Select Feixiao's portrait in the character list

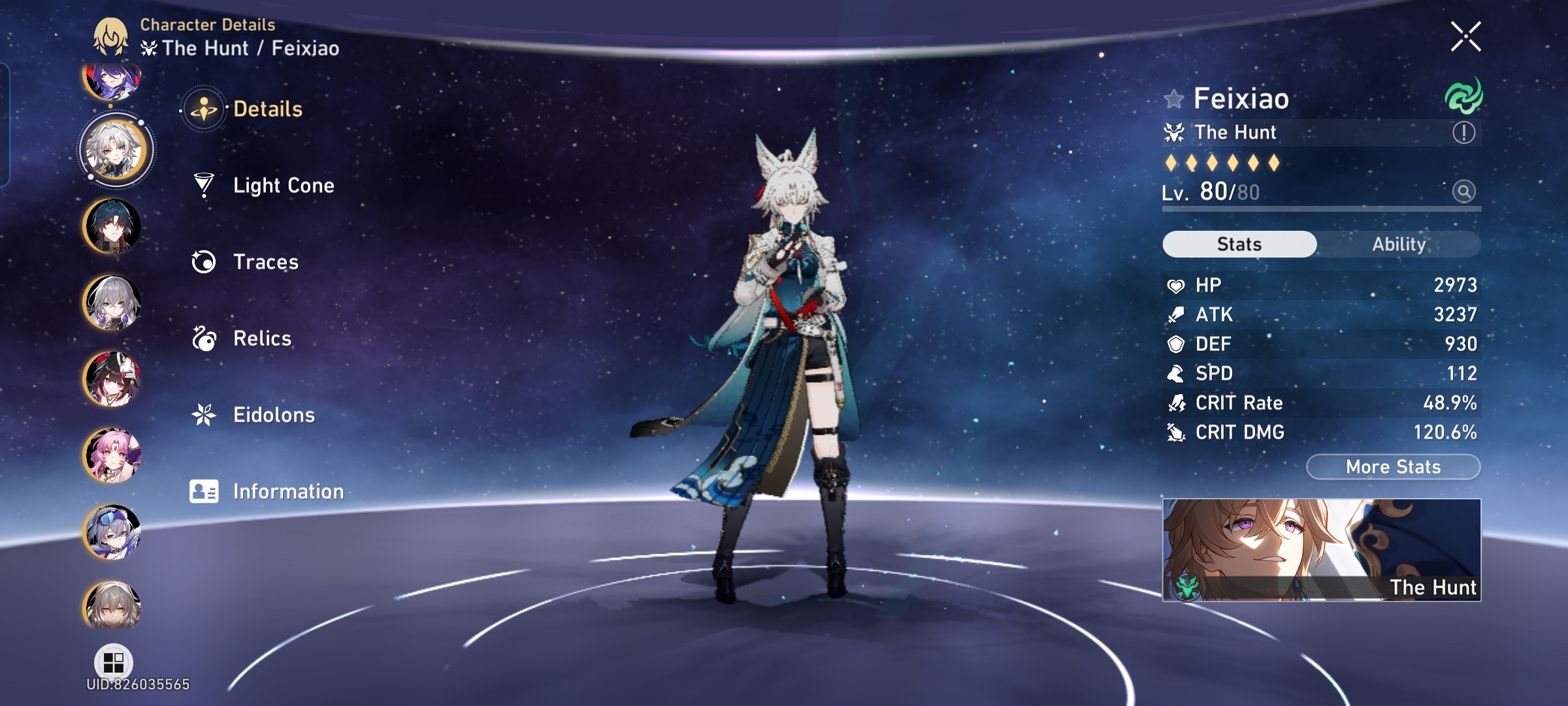point(115,149)
